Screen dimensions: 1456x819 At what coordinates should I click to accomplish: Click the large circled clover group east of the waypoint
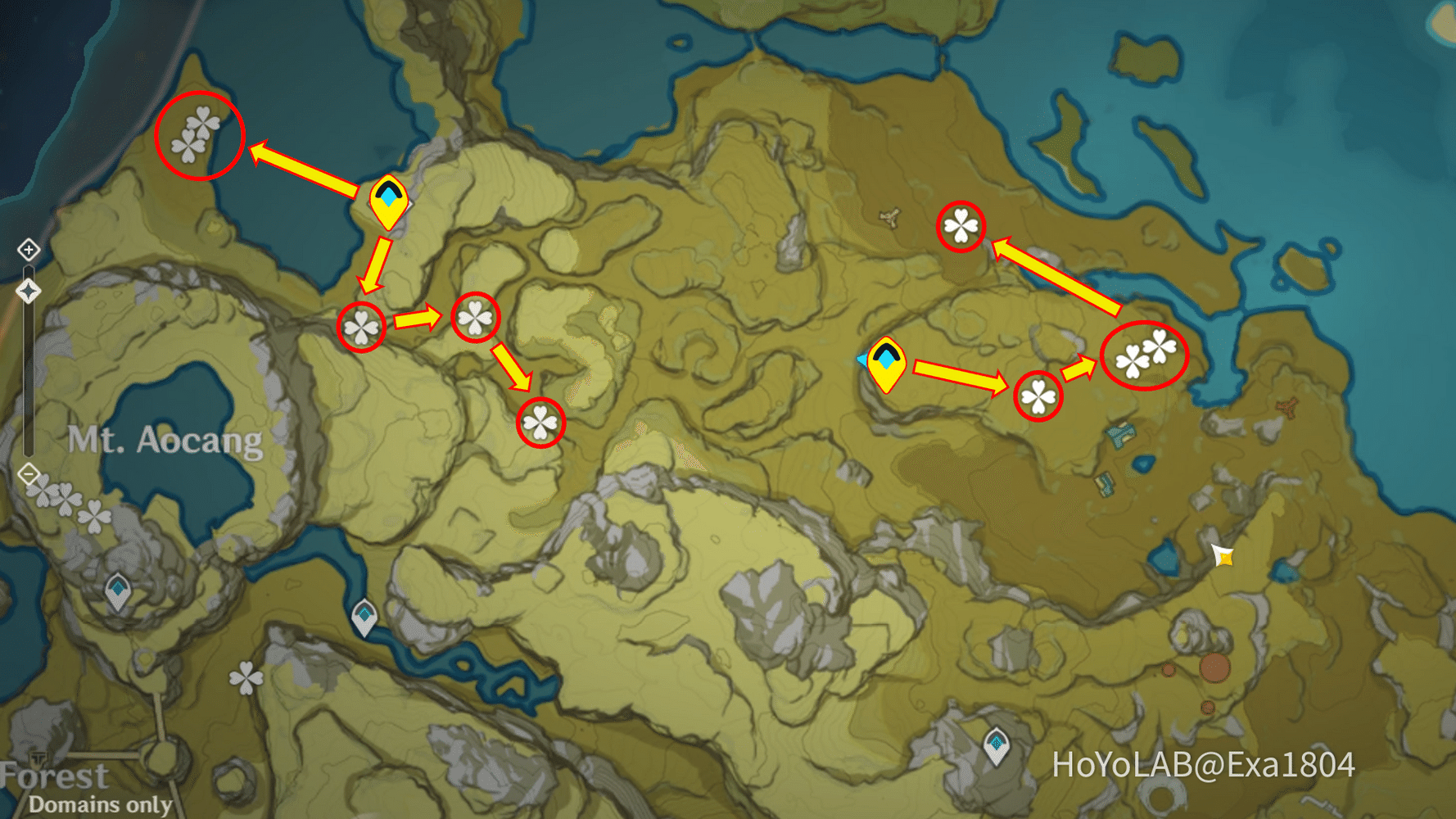(x=1145, y=356)
